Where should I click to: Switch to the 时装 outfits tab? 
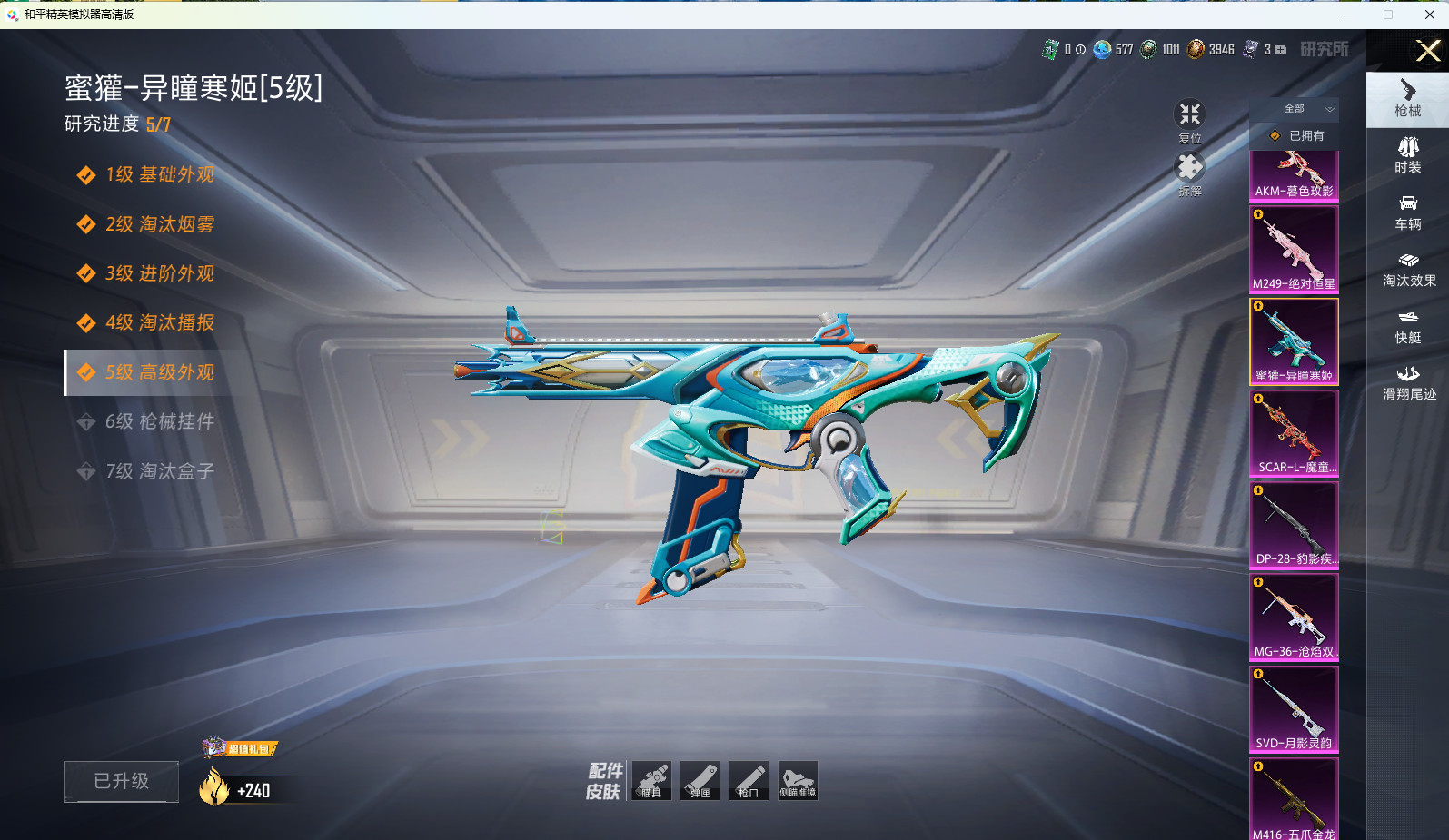pyautogui.click(x=1408, y=155)
